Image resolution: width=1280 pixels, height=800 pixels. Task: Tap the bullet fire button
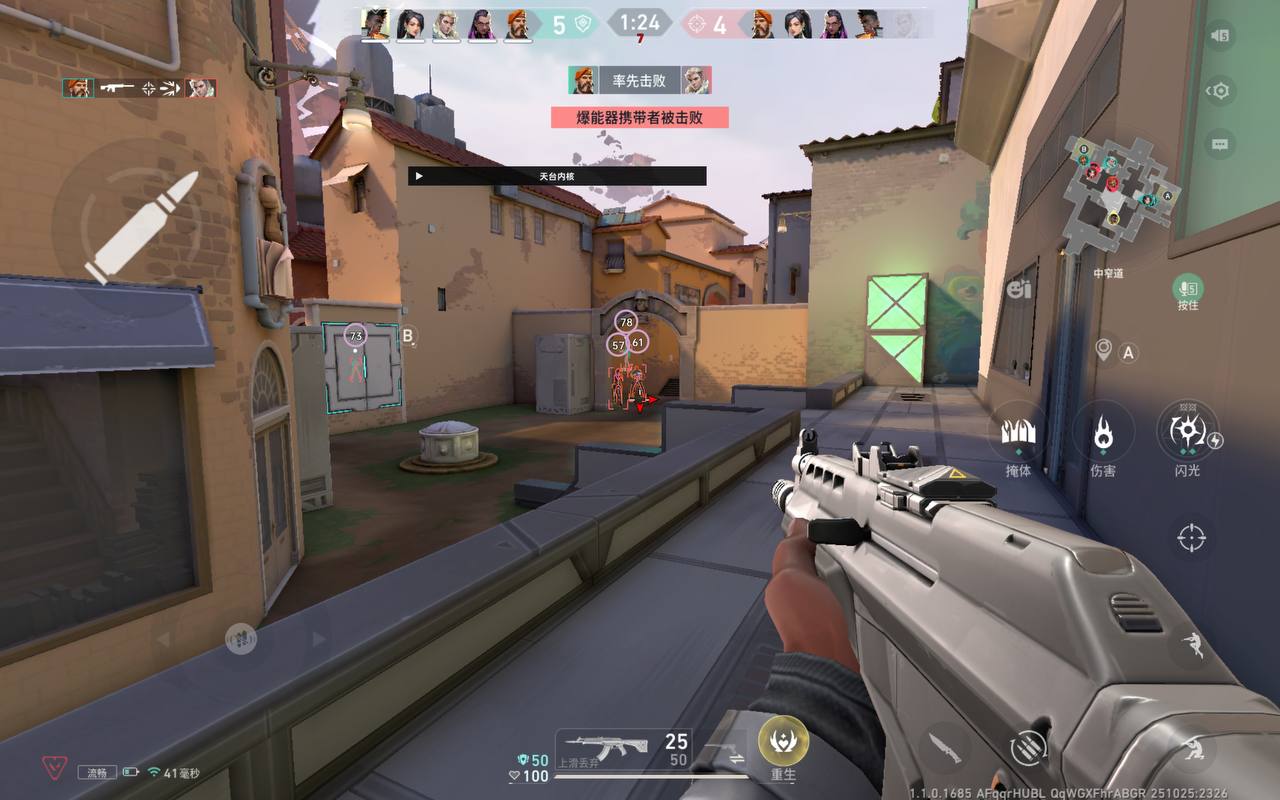coord(141,227)
